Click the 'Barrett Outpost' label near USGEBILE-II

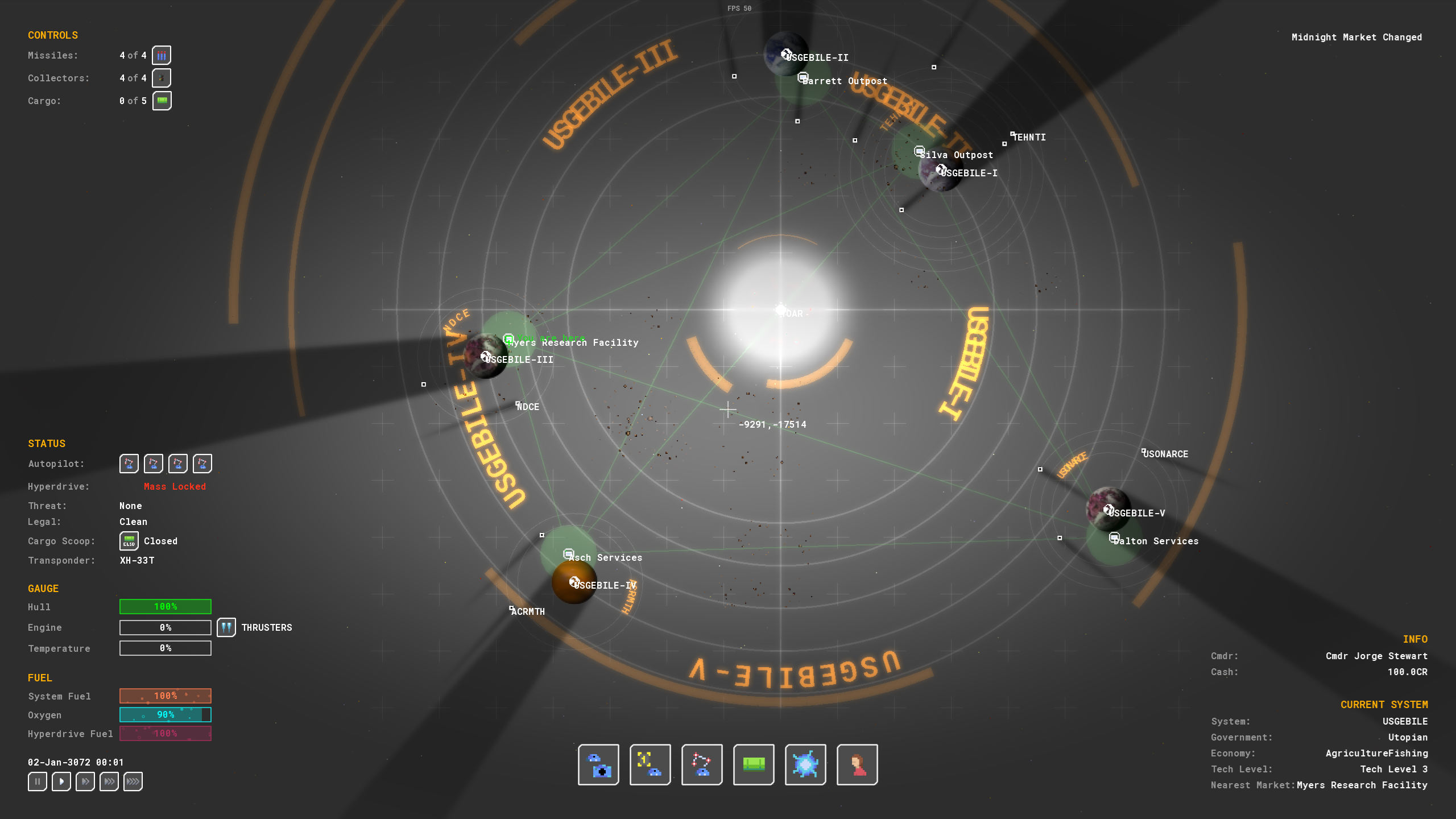(844, 80)
